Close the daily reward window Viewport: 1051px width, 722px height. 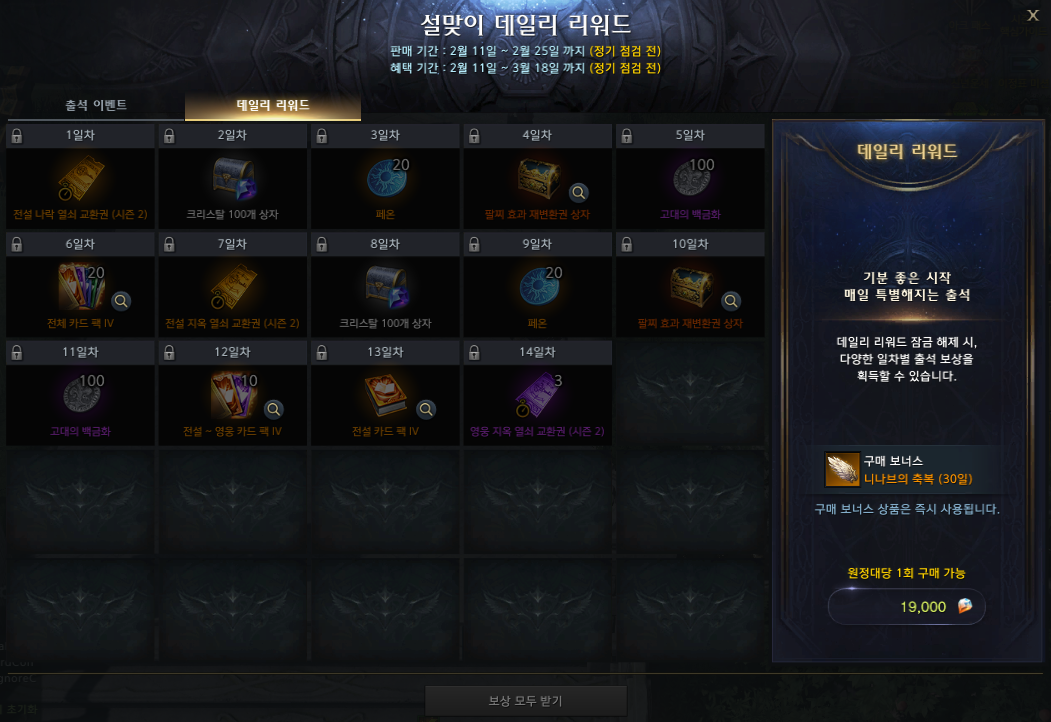click(1033, 14)
